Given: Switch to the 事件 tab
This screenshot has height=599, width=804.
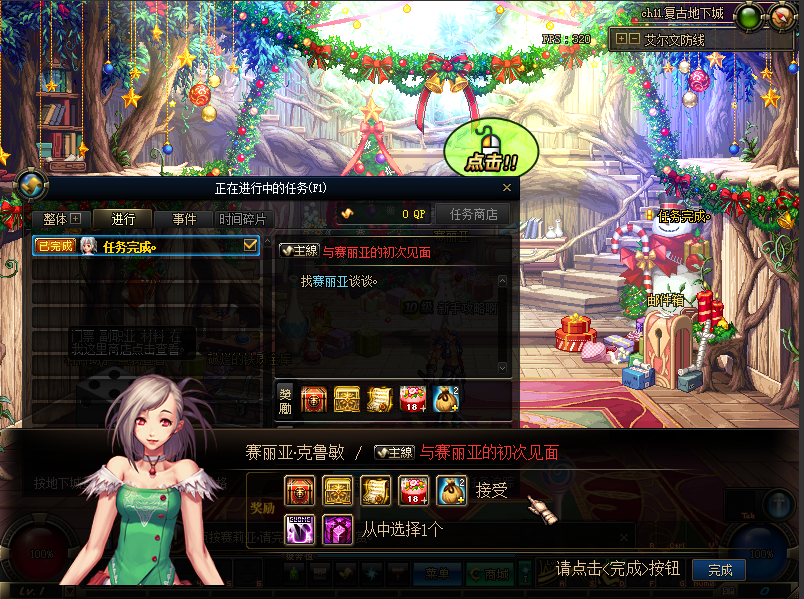Looking at the screenshot, I should pos(184,219).
